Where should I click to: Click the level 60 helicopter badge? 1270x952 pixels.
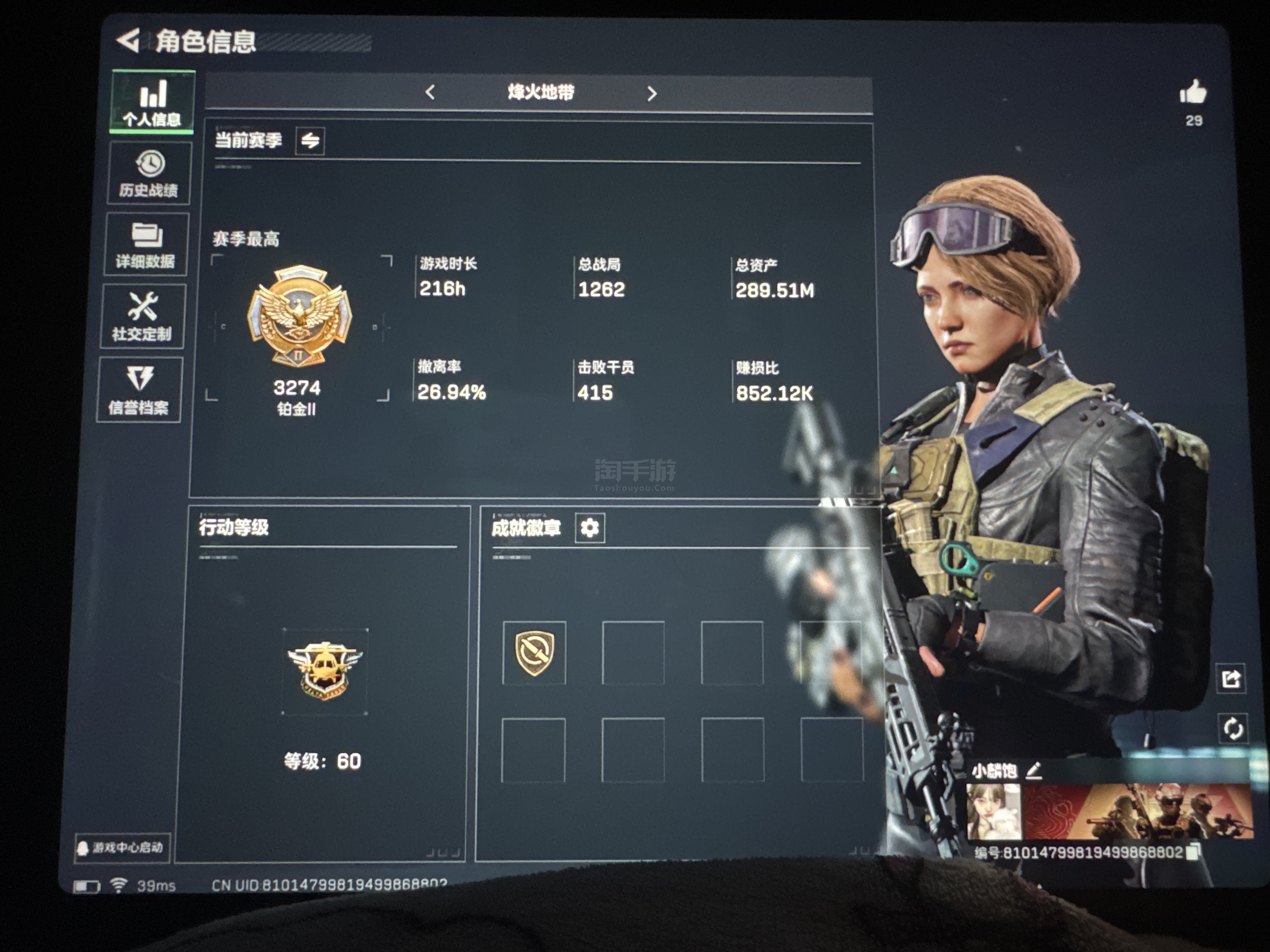pyautogui.click(x=325, y=671)
